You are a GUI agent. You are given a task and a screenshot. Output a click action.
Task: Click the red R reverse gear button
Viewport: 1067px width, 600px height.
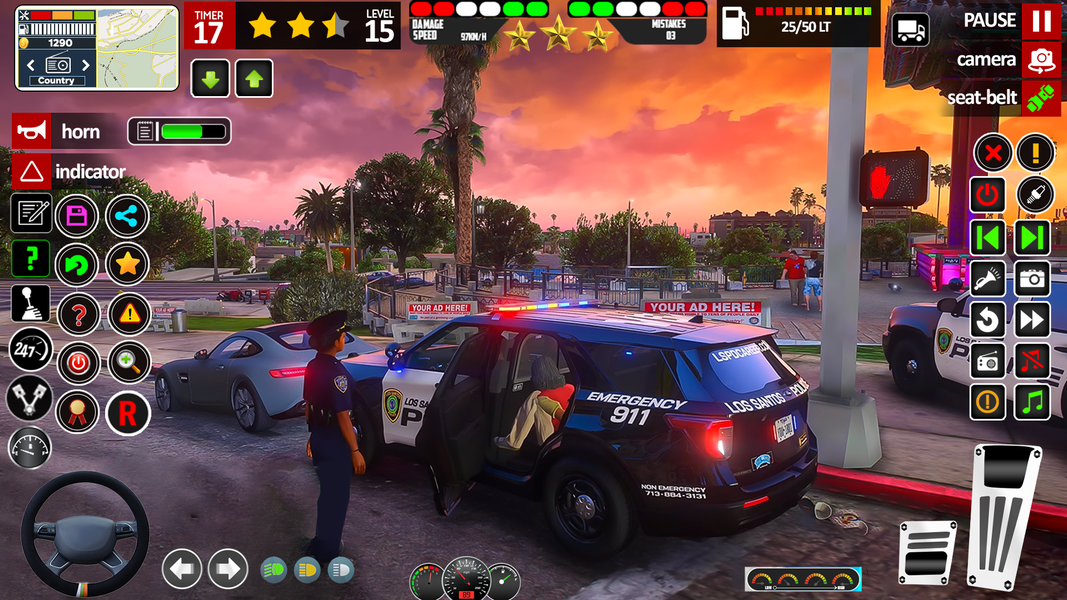pyautogui.click(x=127, y=412)
